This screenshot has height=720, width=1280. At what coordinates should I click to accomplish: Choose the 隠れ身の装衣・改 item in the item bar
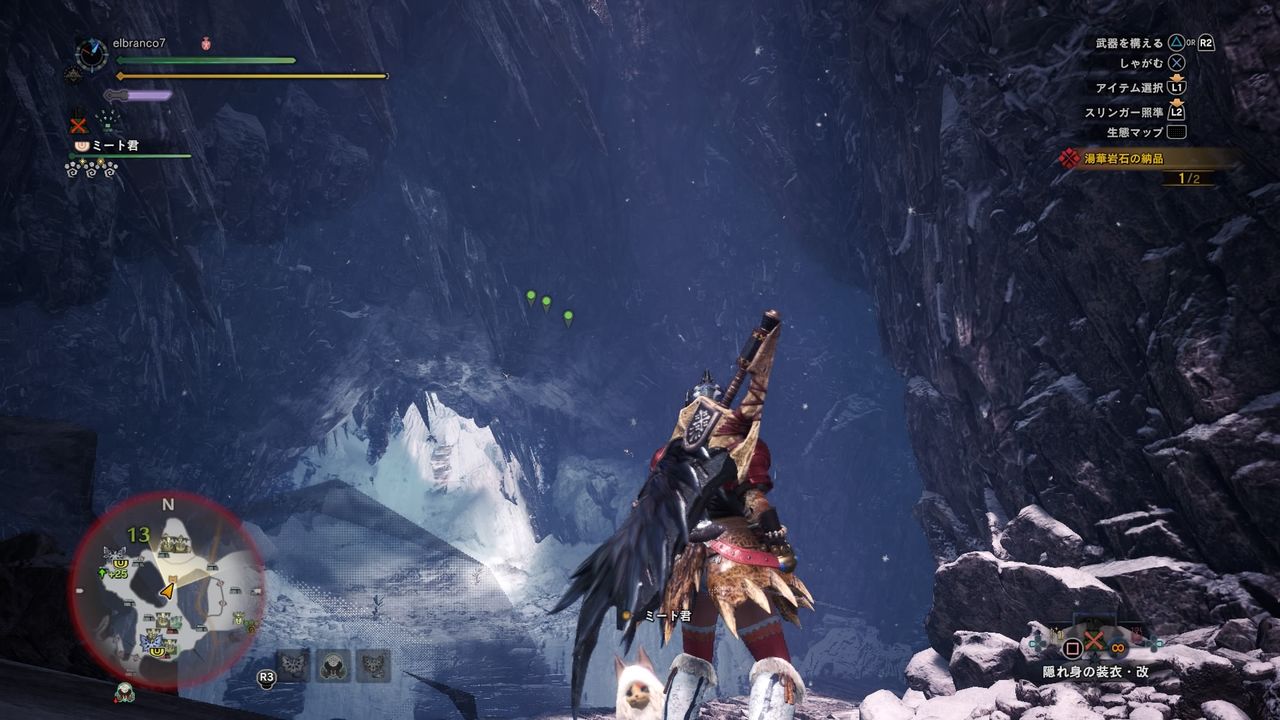click(x=1095, y=645)
